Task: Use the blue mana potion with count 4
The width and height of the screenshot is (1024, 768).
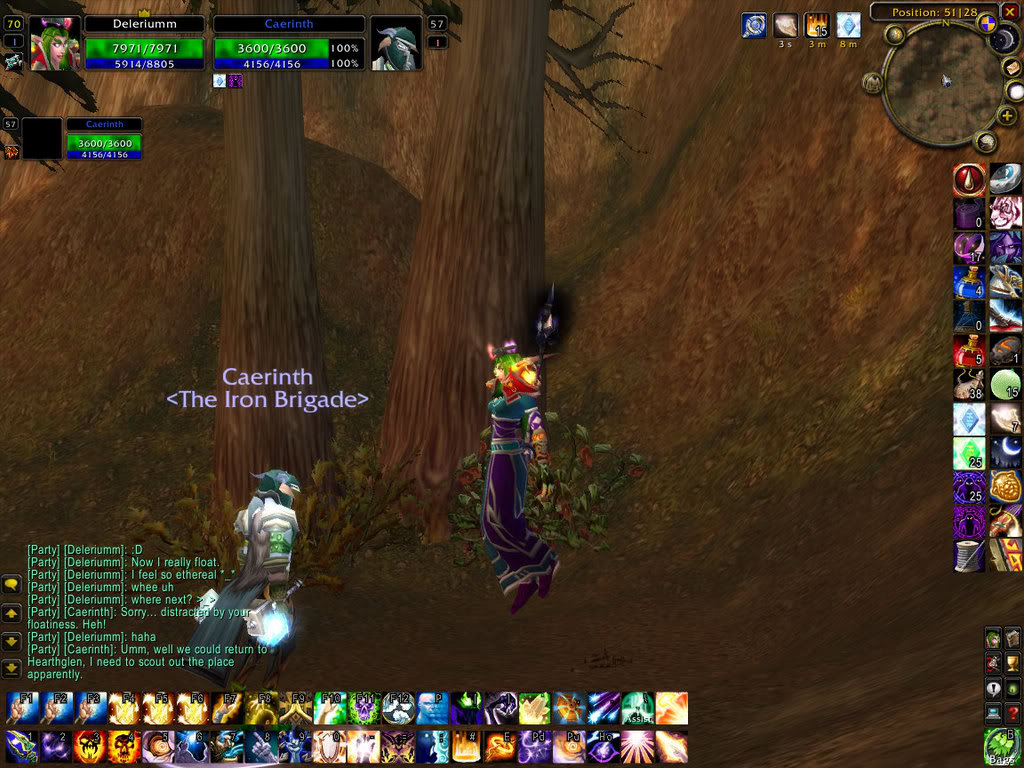Action: [969, 282]
